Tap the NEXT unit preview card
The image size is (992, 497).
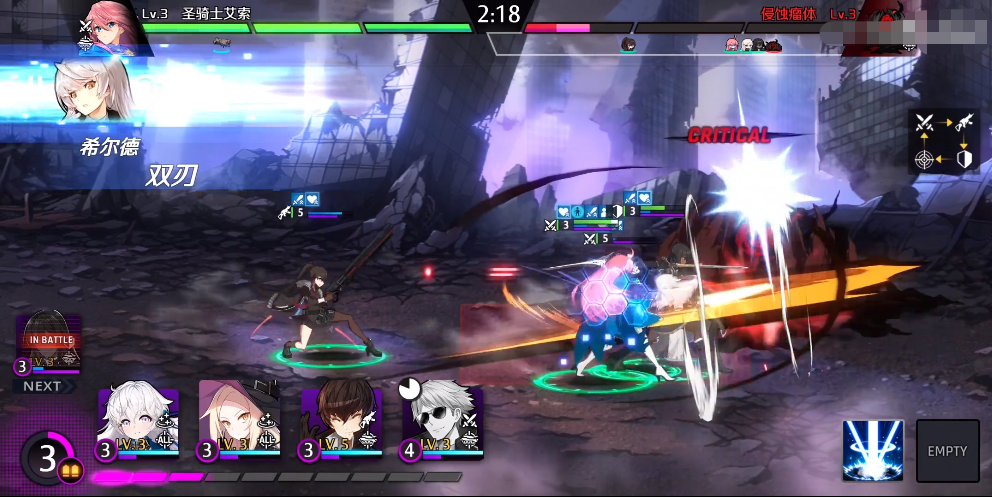click(x=48, y=346)
